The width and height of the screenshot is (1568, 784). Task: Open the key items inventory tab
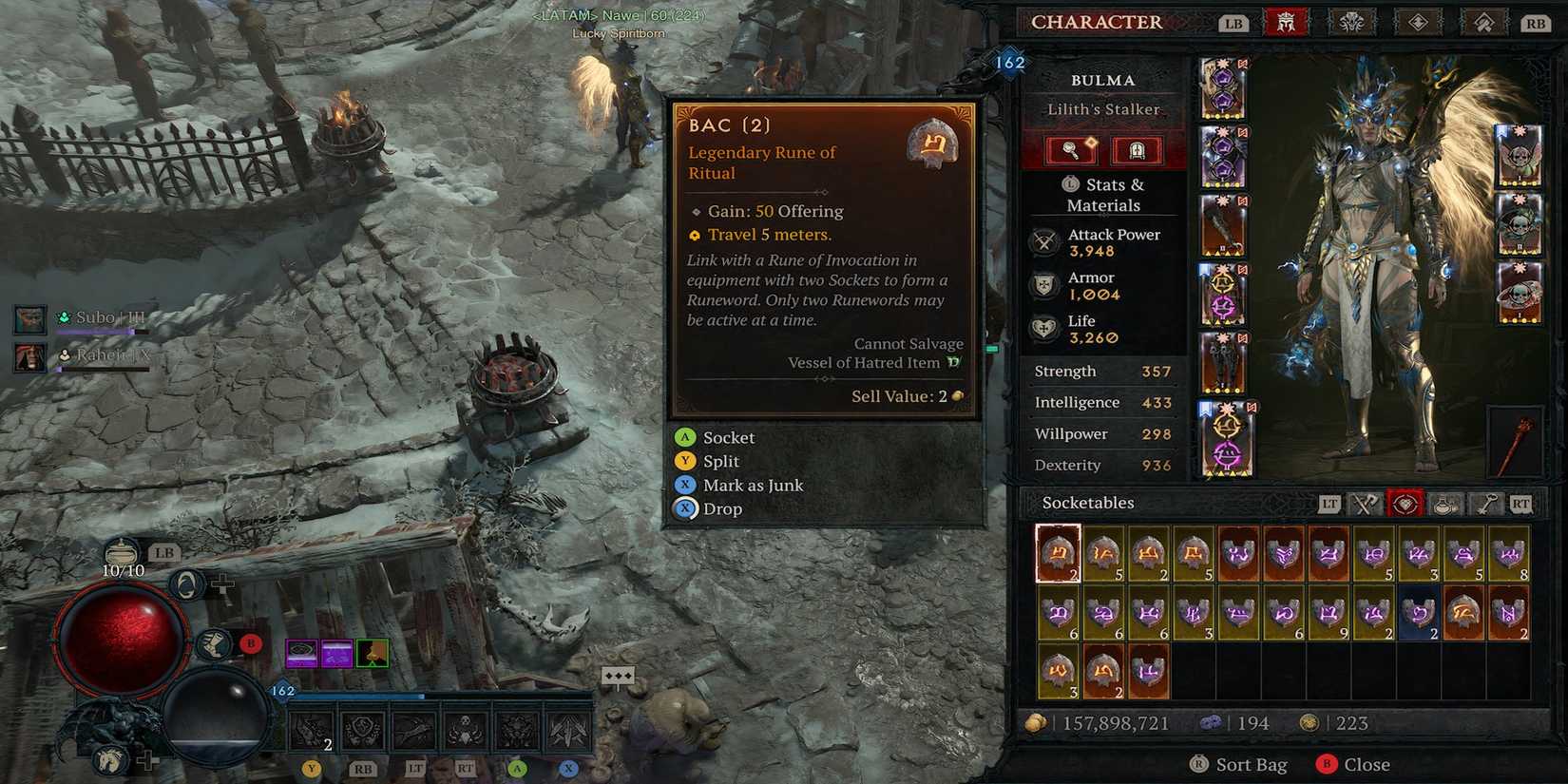pyautogui.click(x=1485, y=504)
